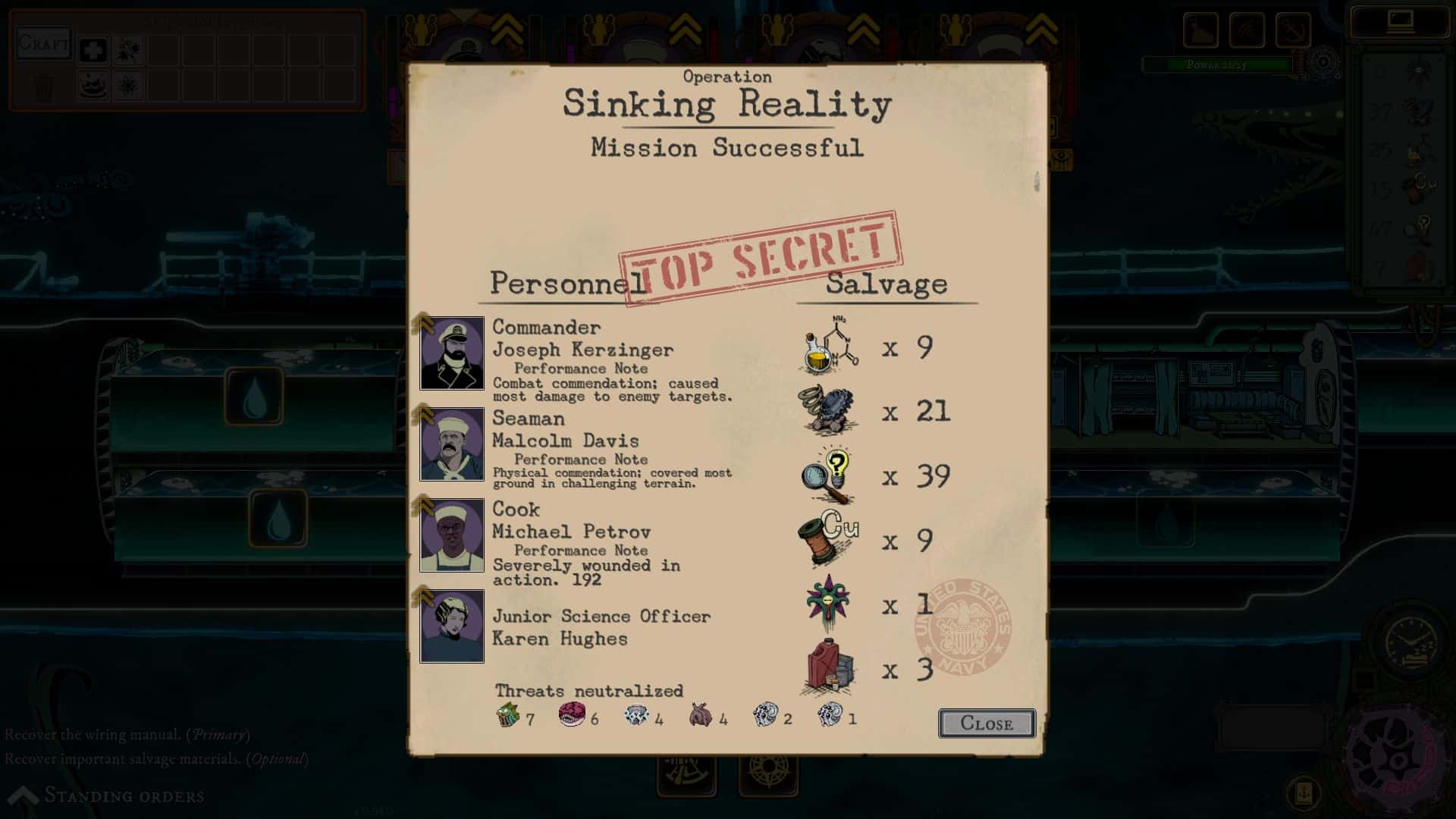Click the medkit icon in the crafting inventory
Screen dimensions: 1456x819
click(x=94, y=50)
